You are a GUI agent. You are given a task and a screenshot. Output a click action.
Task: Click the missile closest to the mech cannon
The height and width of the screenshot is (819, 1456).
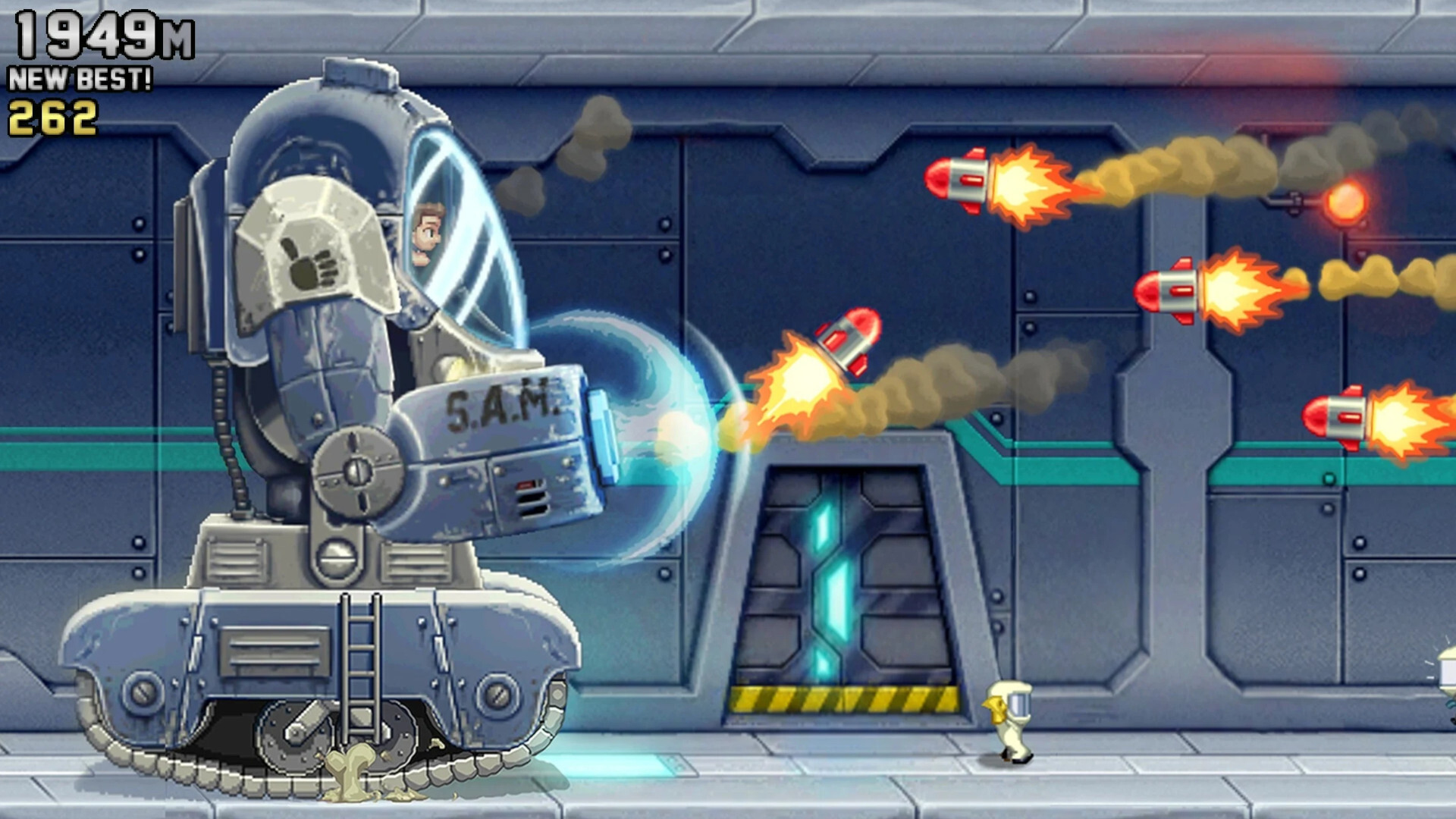click(x=846, y=339)
